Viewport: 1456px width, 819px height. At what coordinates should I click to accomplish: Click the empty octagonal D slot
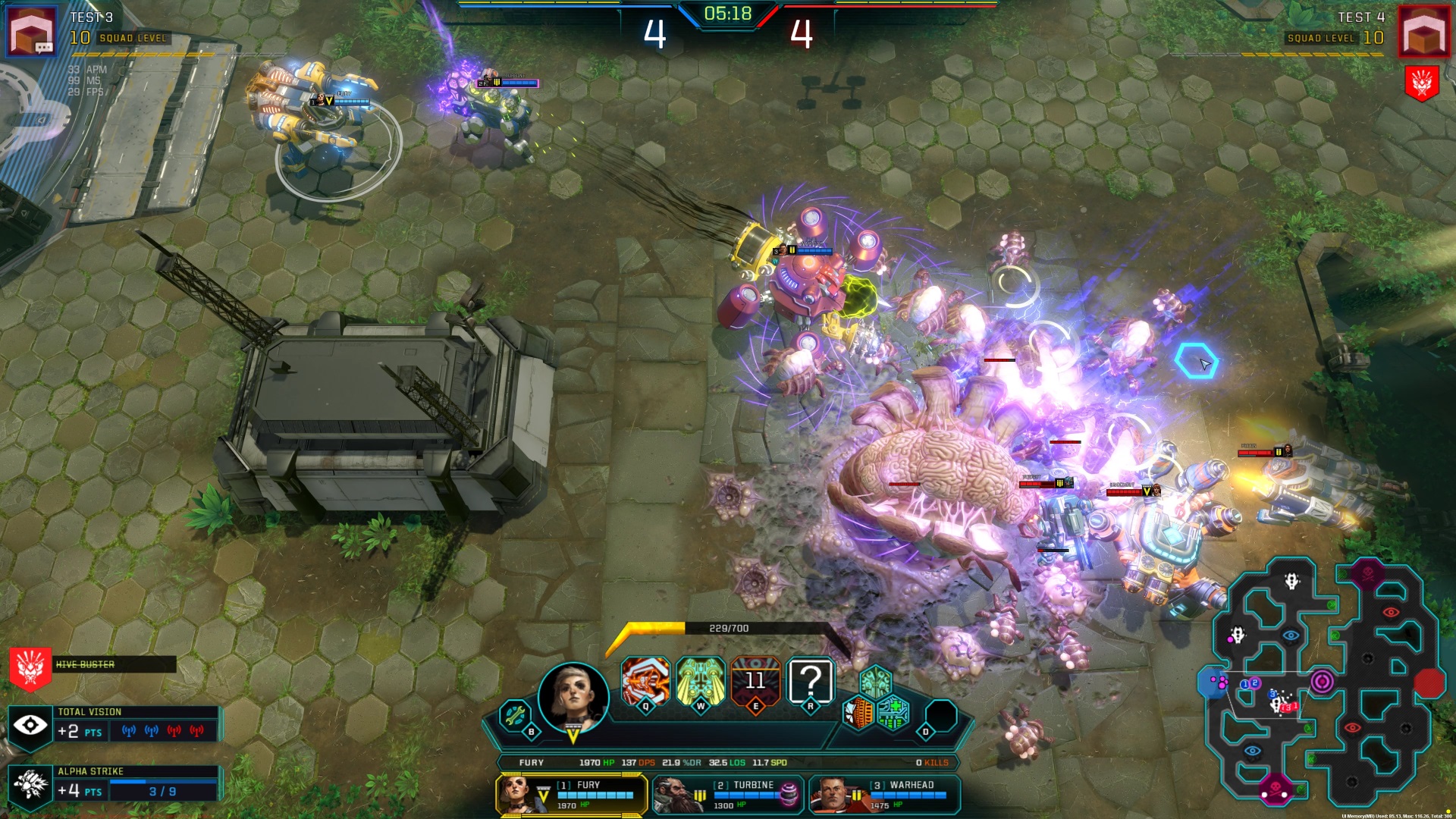tap(941, 715)
